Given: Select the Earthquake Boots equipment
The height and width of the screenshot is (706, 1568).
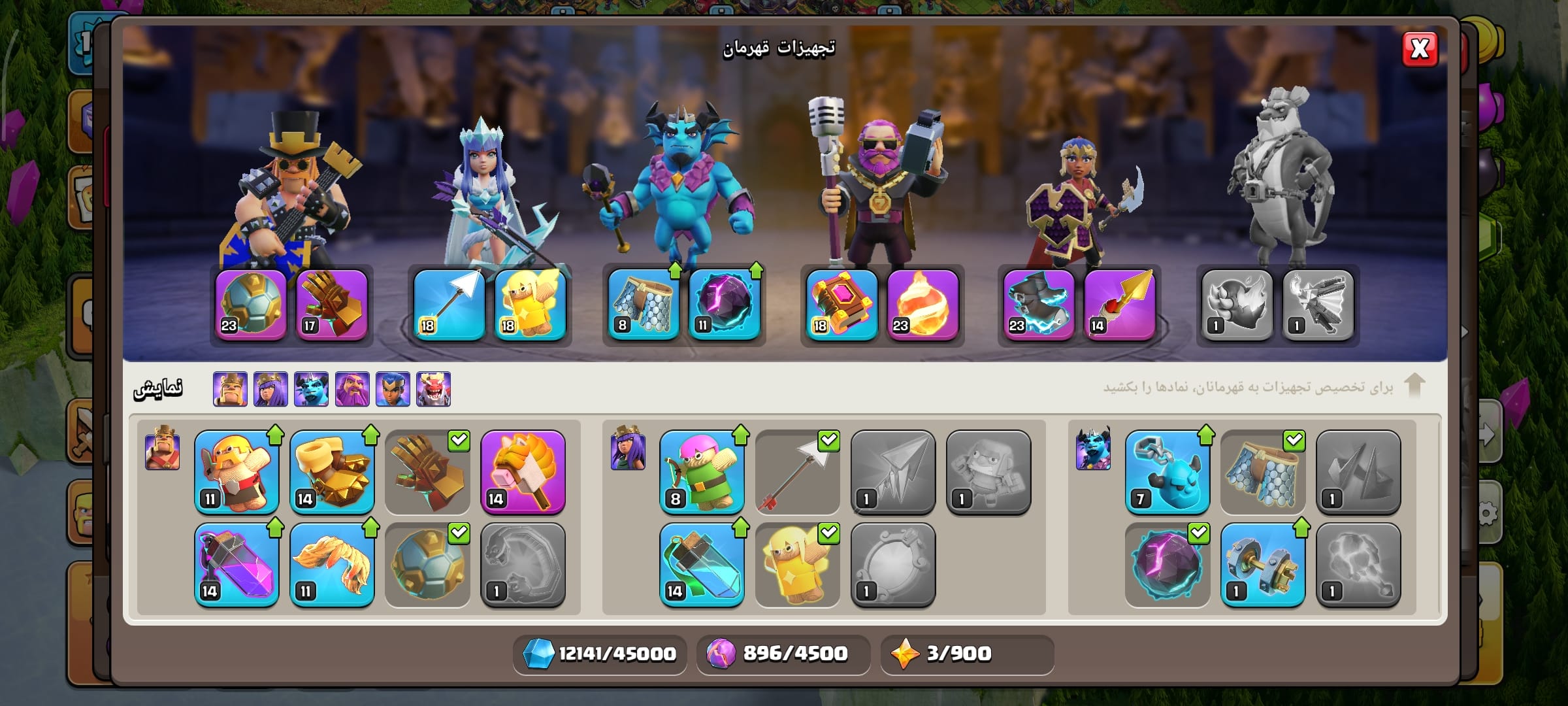Looking at the screenshot, I should [332, 472].
